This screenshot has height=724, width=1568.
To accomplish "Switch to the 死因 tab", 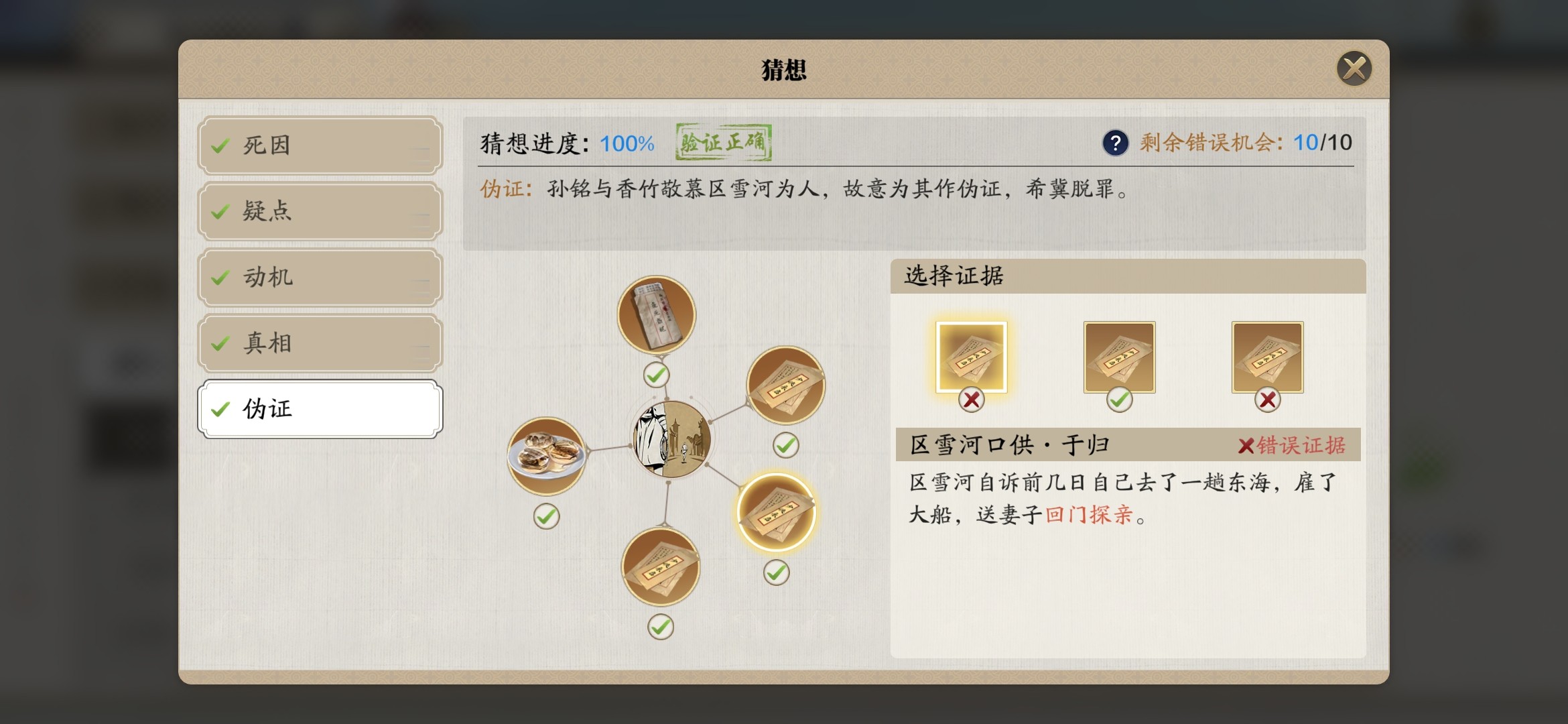I will (x=320, y=145).
